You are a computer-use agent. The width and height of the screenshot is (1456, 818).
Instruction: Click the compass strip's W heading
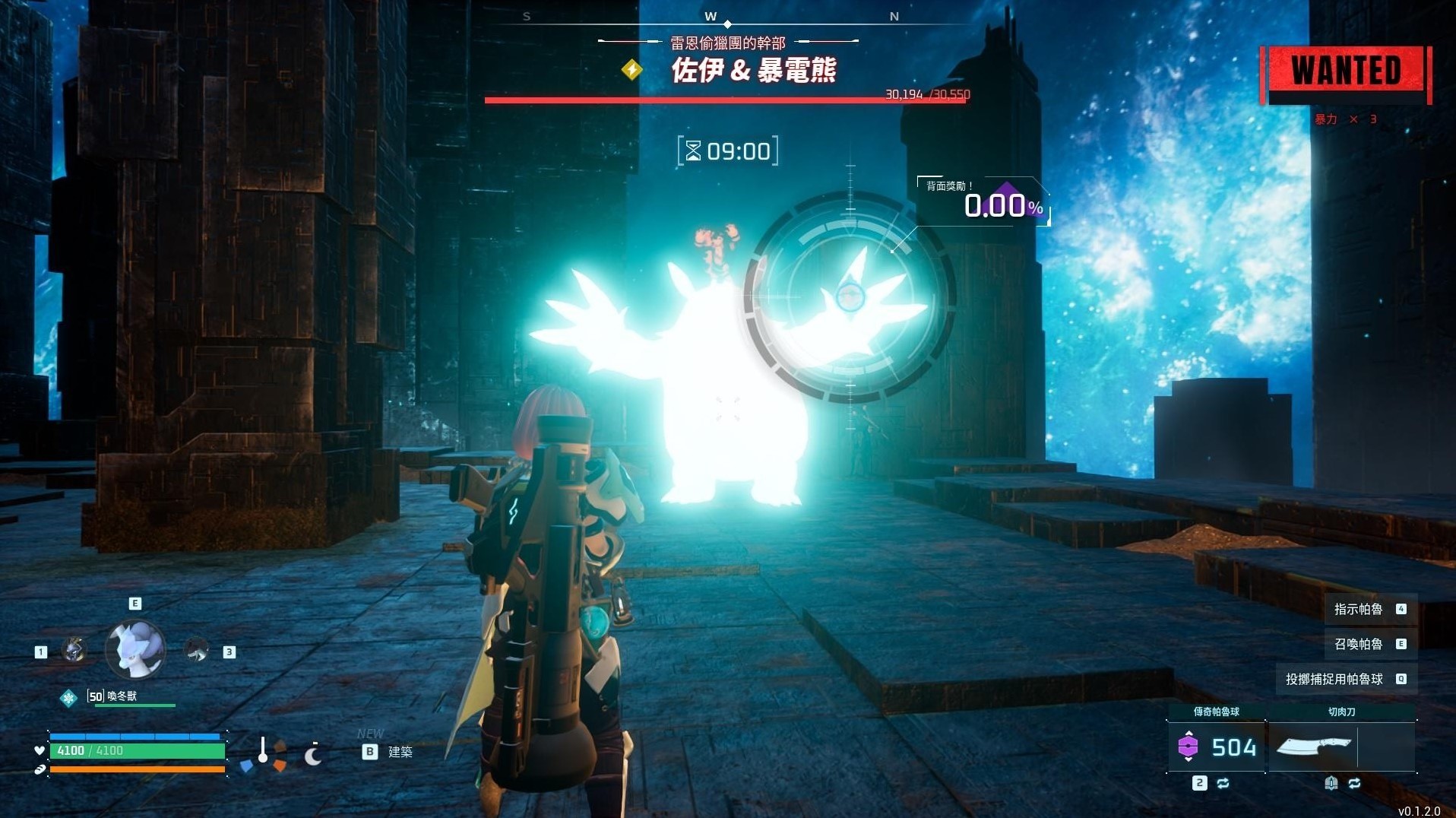(711, 16)
